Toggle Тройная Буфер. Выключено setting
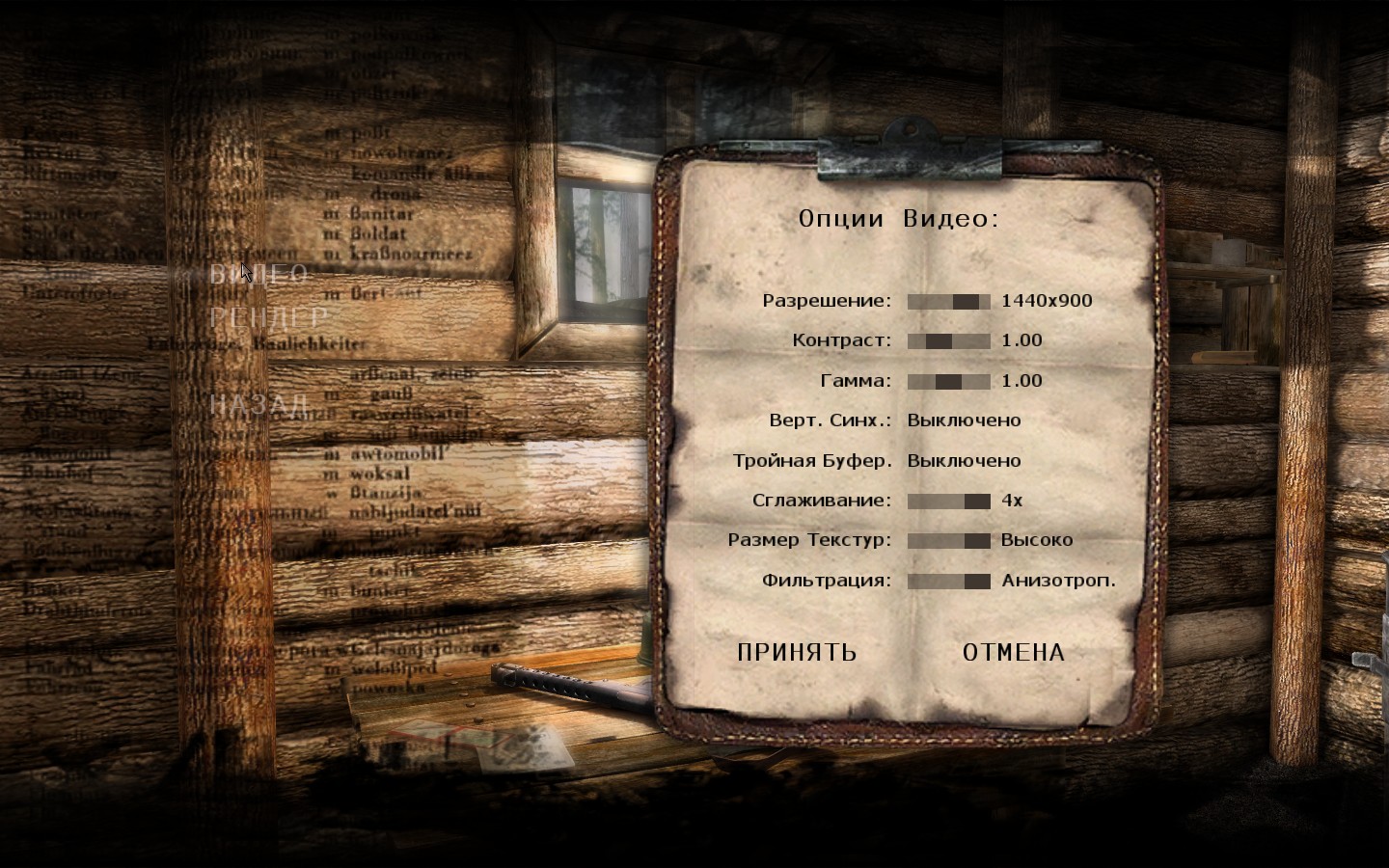This screenshot has width=1389, height=868. [964, 461]
